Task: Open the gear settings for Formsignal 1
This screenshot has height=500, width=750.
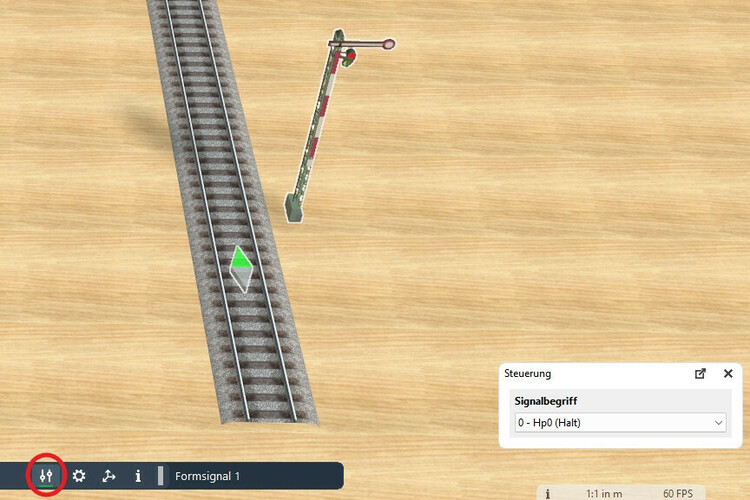Action: pos(79,476)
